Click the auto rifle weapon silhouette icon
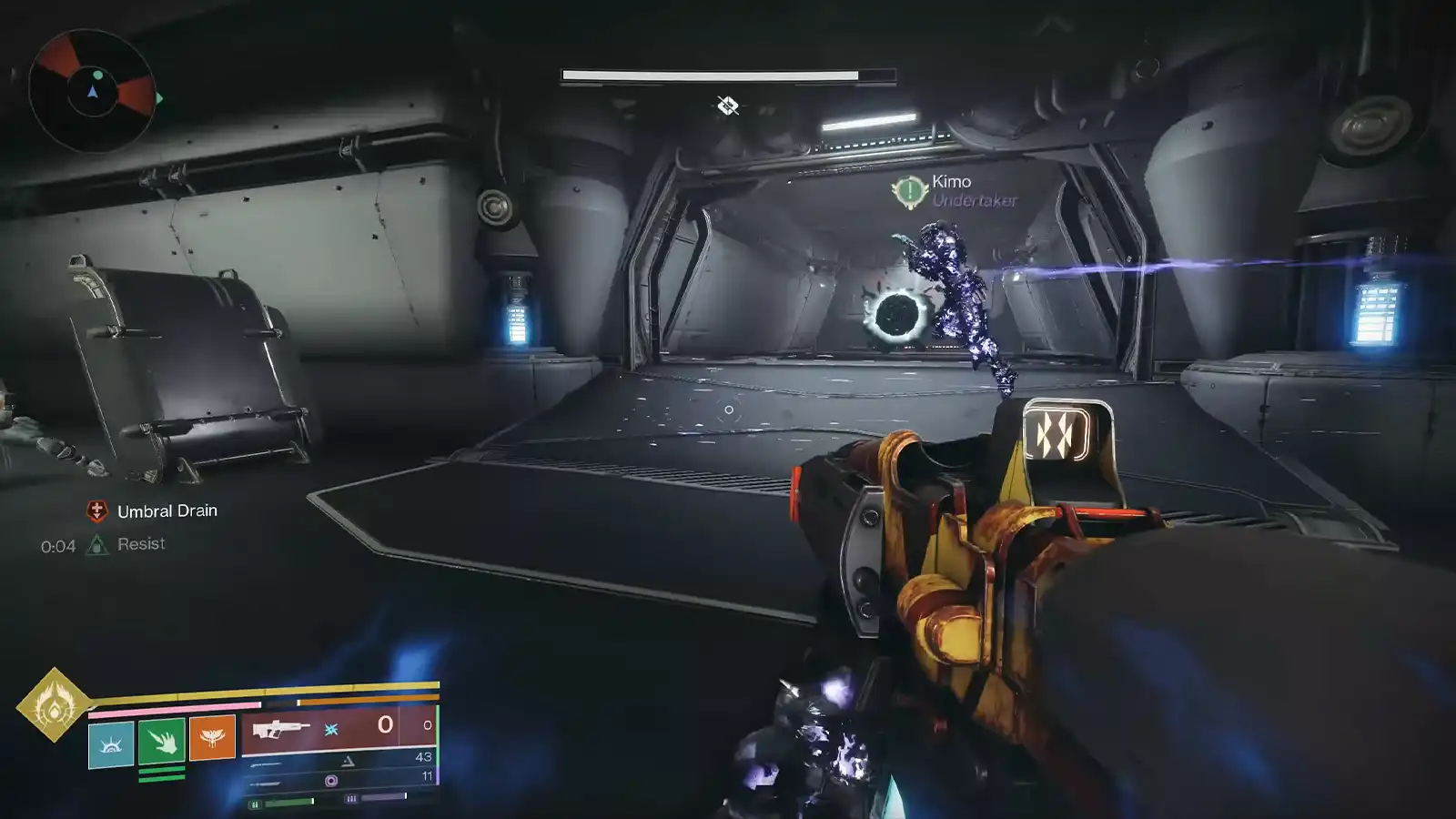Viewport: 1456px width, 819px height. [x=282, y=729]
